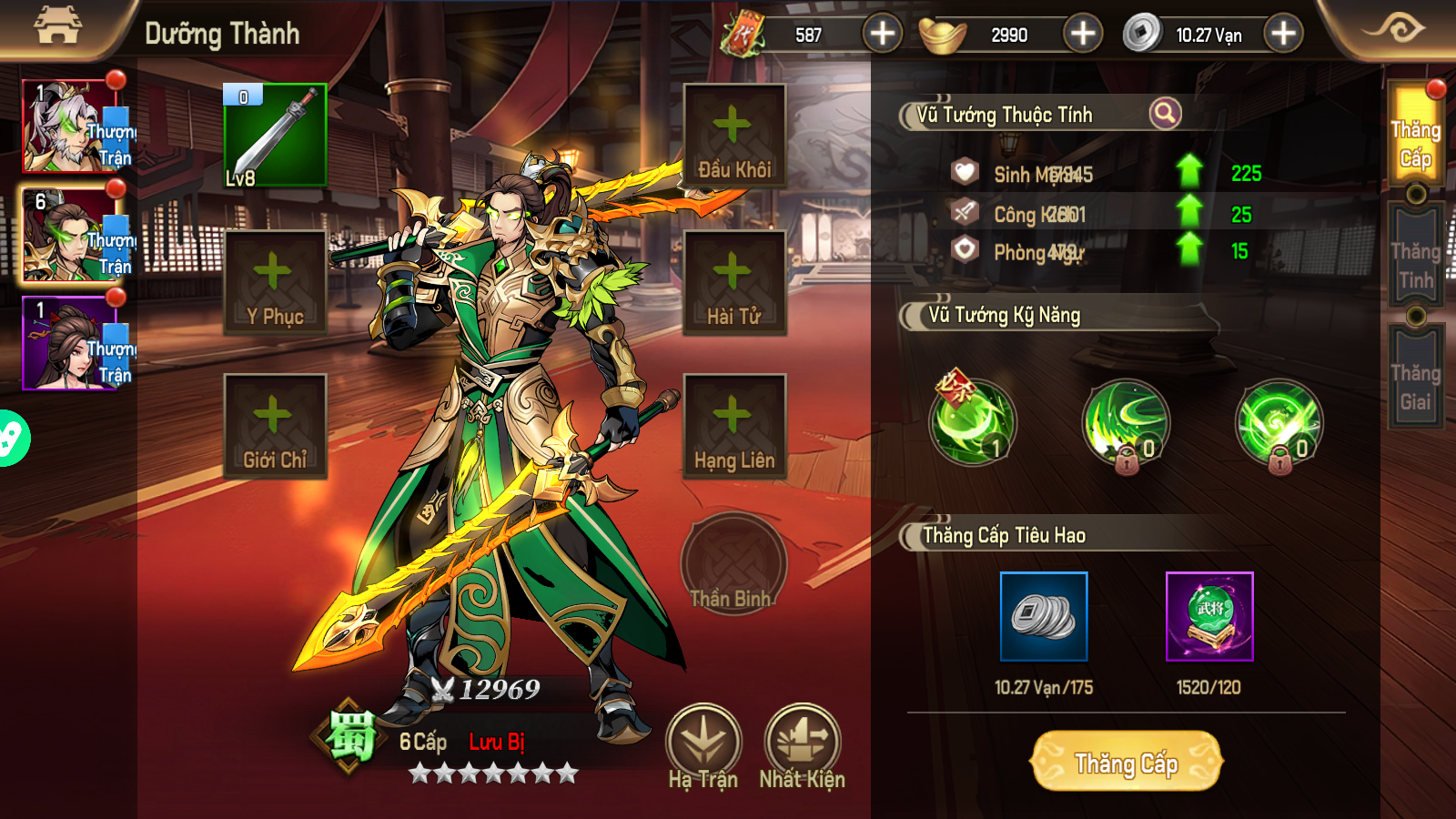The image size is (1456, 819).
Task: Select the Lv8 sword weapon slot
Action: (275, 136)
